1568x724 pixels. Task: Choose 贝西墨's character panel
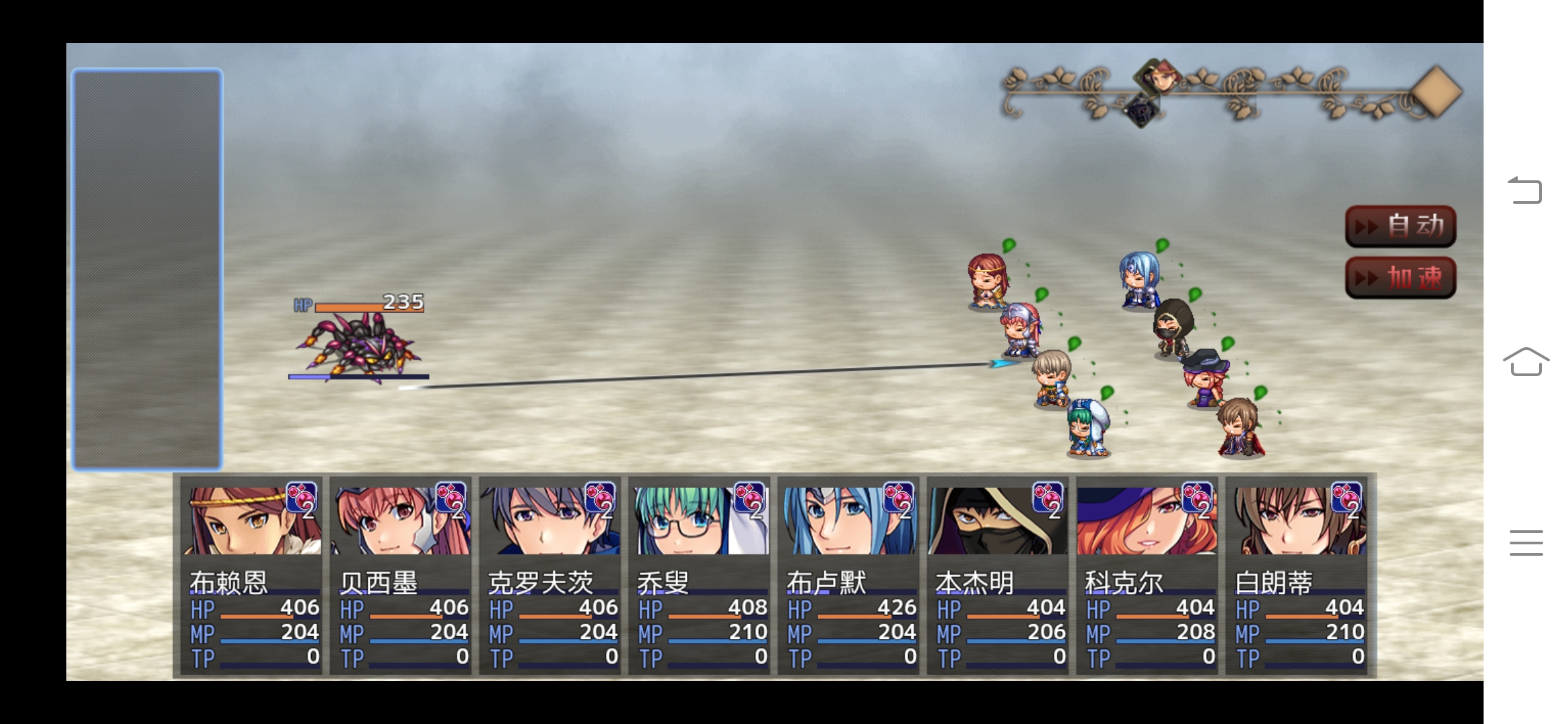point(401,575)
